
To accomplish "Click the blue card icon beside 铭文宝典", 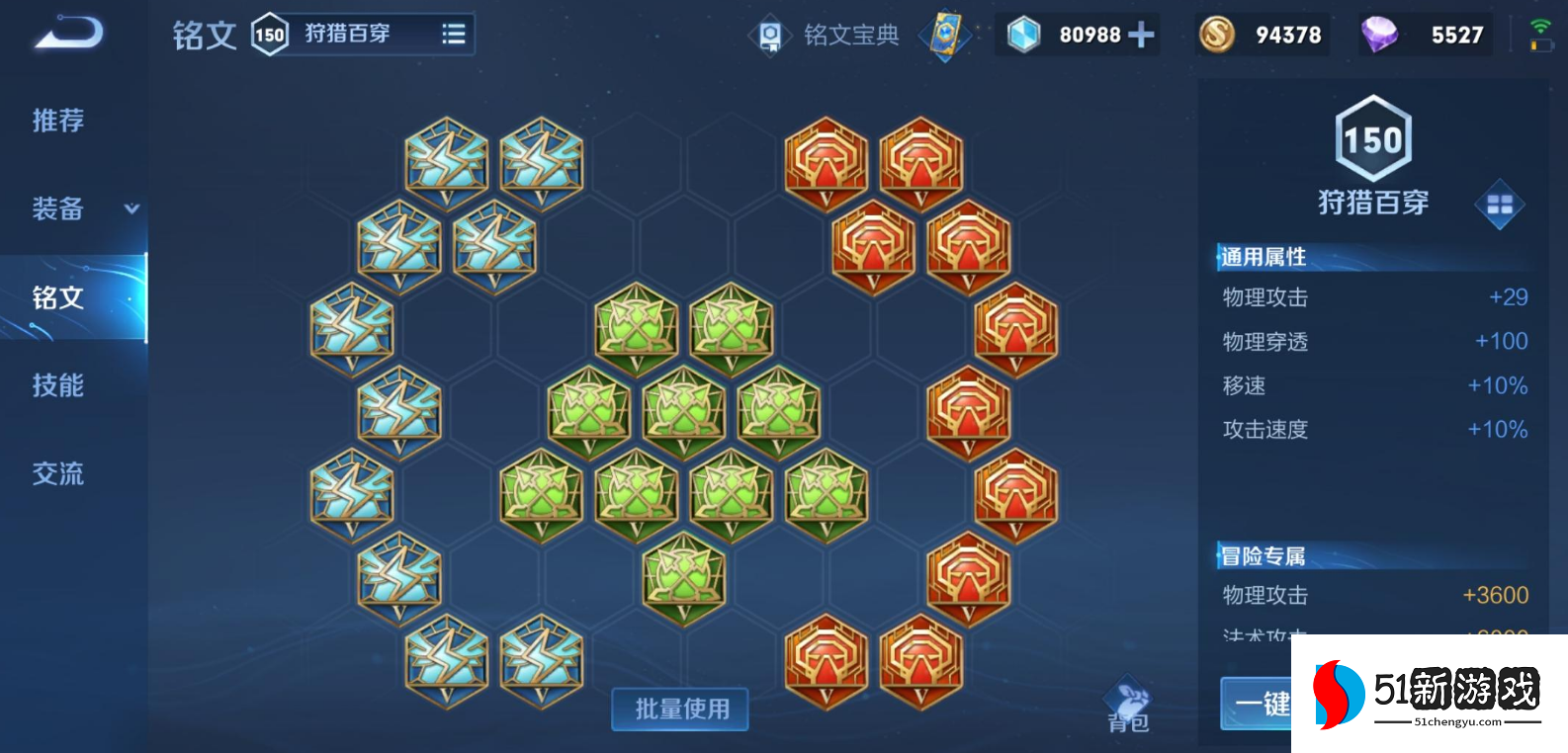I will point(944,36).
